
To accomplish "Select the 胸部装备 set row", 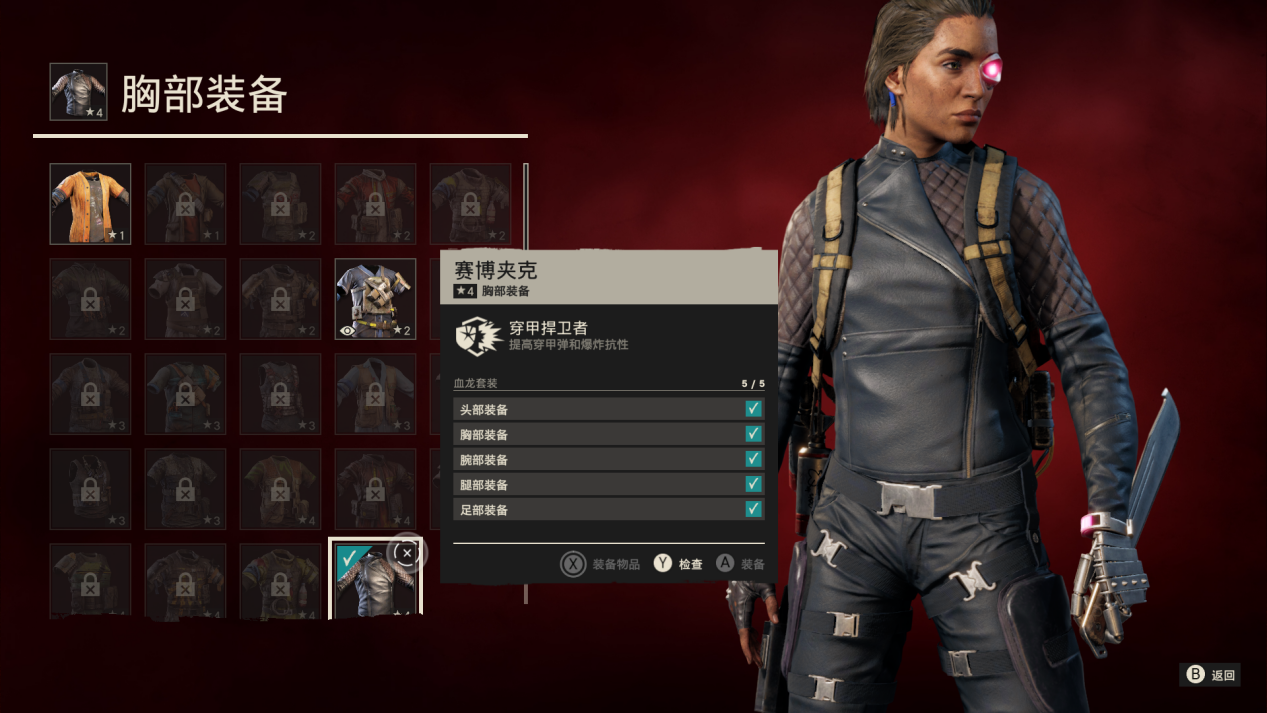I will coord(608,434).
